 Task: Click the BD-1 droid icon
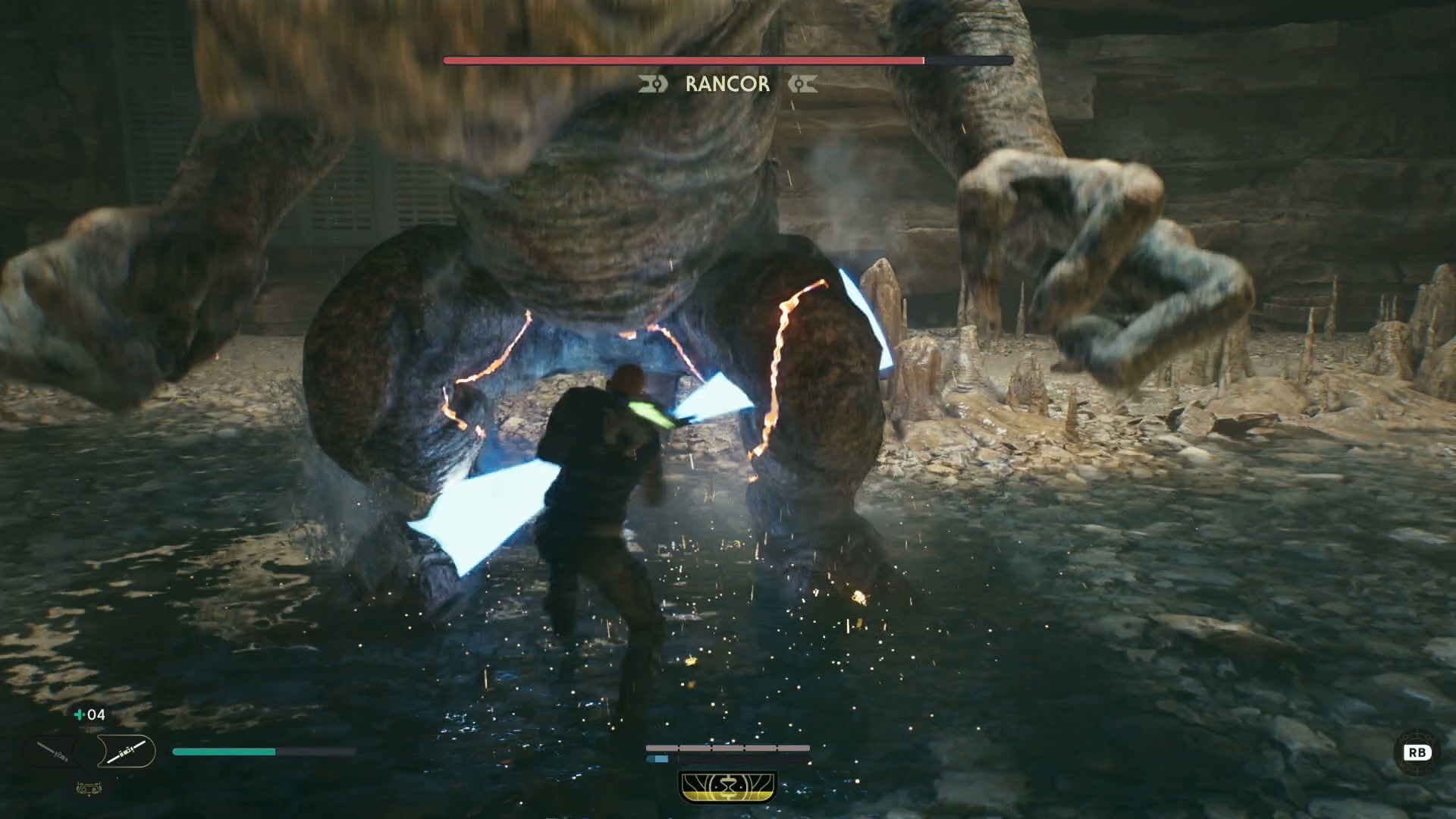[89, 789]
